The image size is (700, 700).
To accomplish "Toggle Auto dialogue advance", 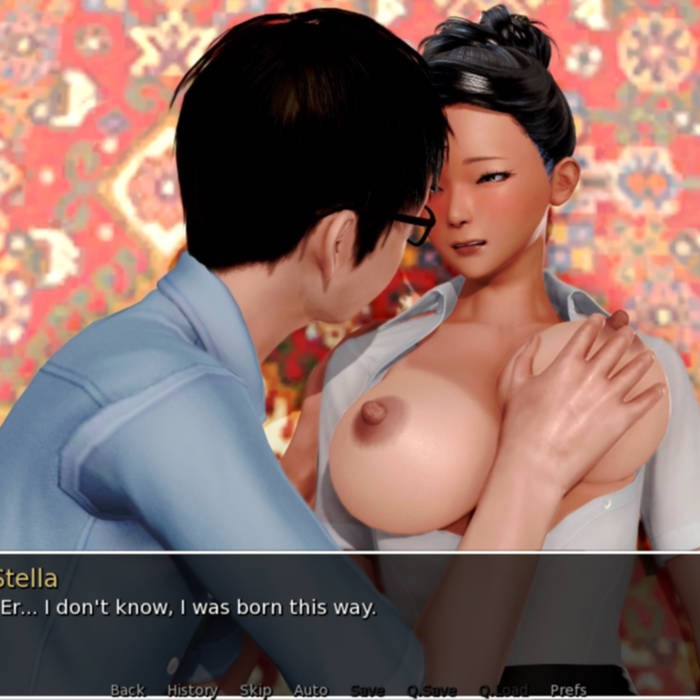I will pyautogui.click(x=310, y=689).
